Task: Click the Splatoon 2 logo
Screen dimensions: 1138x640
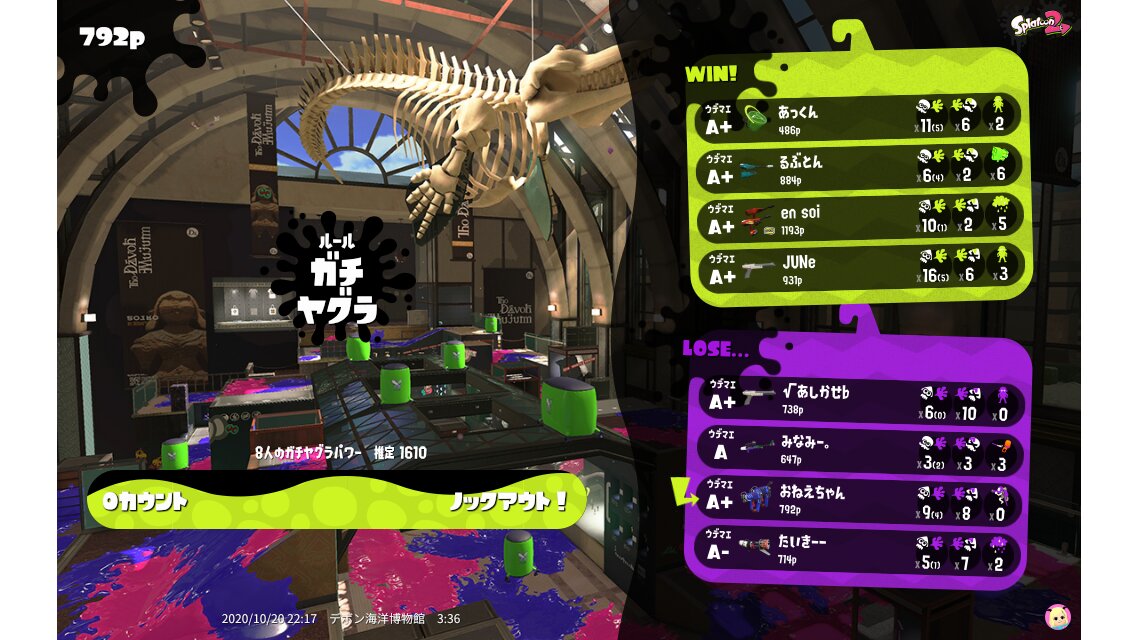Action: point(1041,24)
